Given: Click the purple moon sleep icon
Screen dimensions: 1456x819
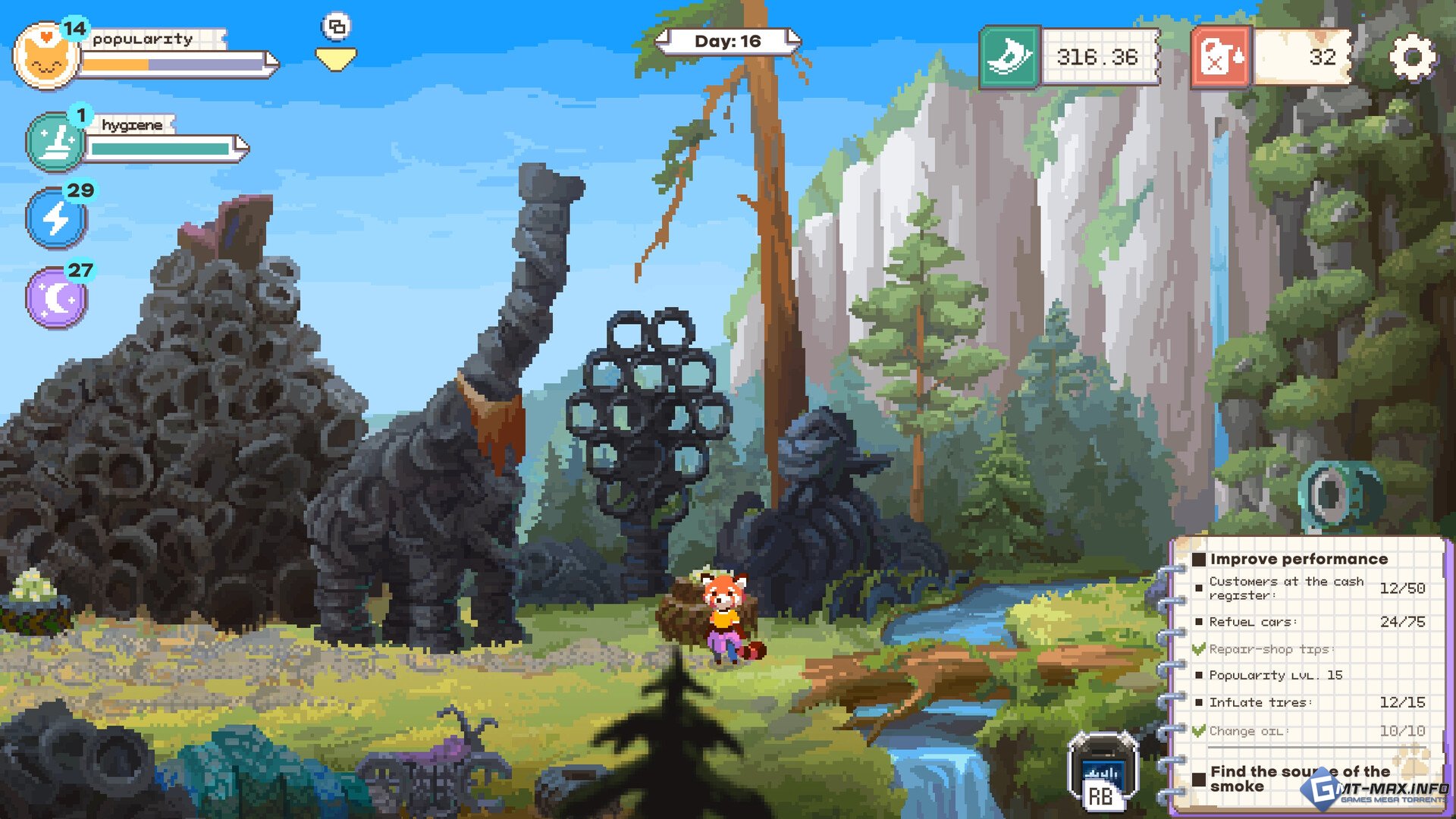Looking at the screenshot, I should pyautogui.click(x=56, y=298).
